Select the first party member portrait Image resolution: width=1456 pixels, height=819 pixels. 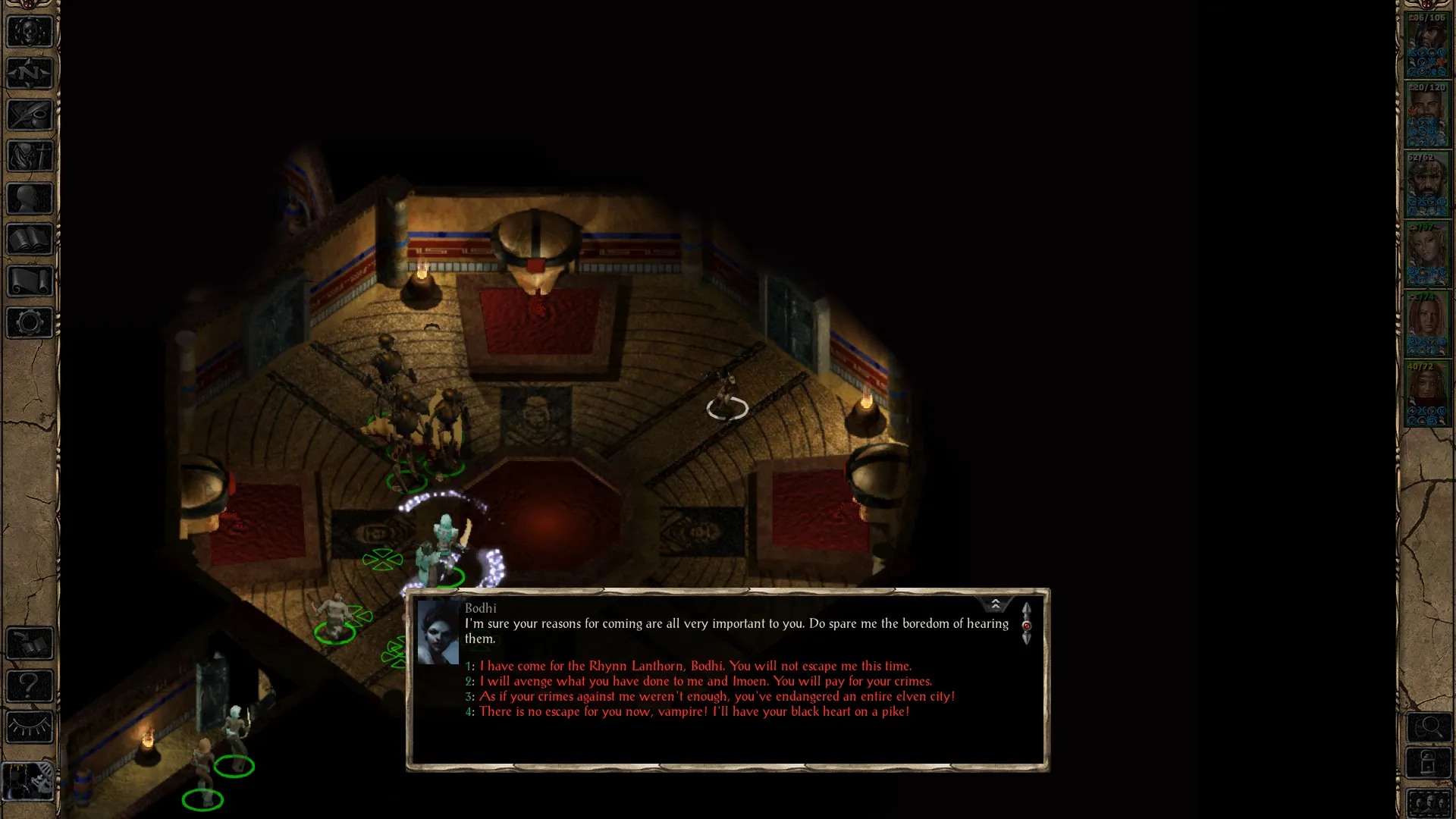pos(1427,44)
